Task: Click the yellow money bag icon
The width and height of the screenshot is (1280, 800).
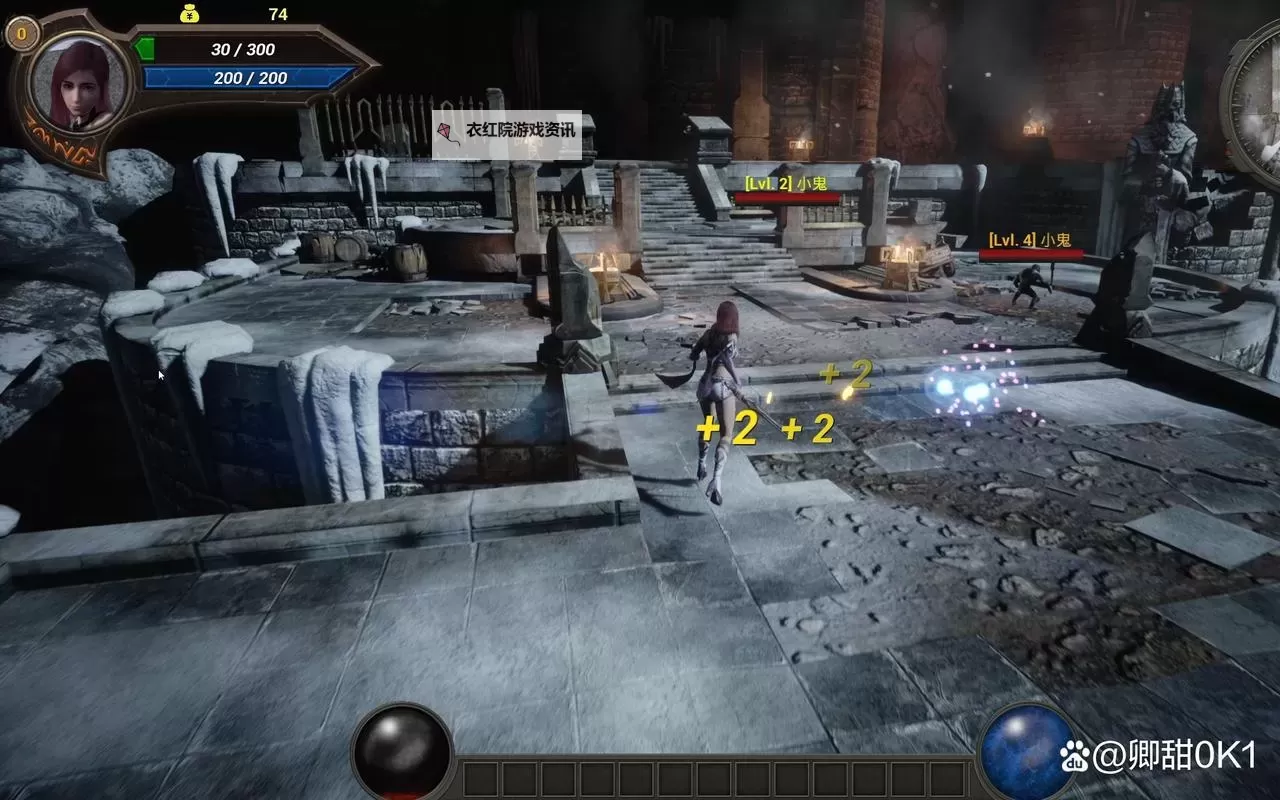Action: coord(189,13)
